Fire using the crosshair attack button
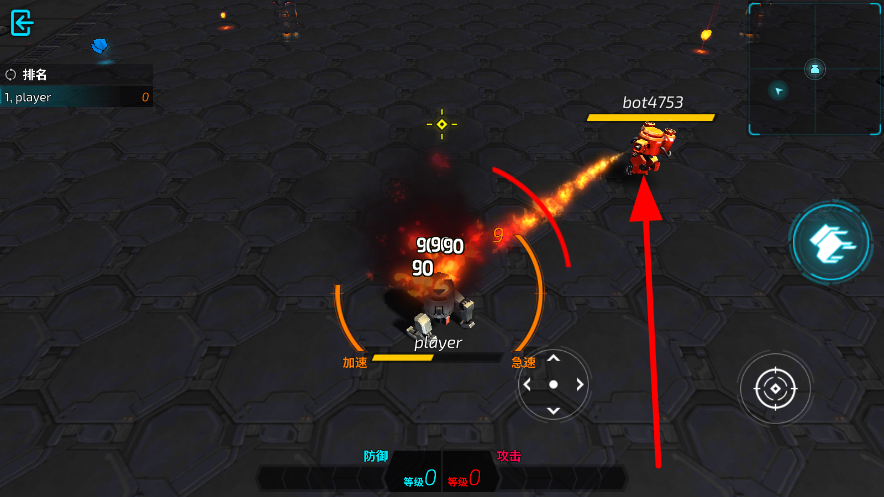This screenshot has height=497, width=884. tap(774, 388)
